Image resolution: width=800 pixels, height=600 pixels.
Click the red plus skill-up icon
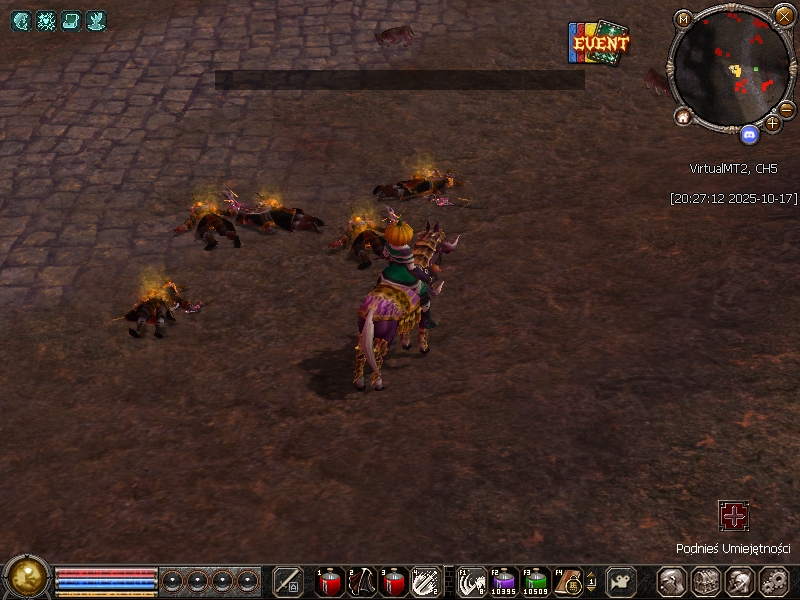[x=734, y=516]
